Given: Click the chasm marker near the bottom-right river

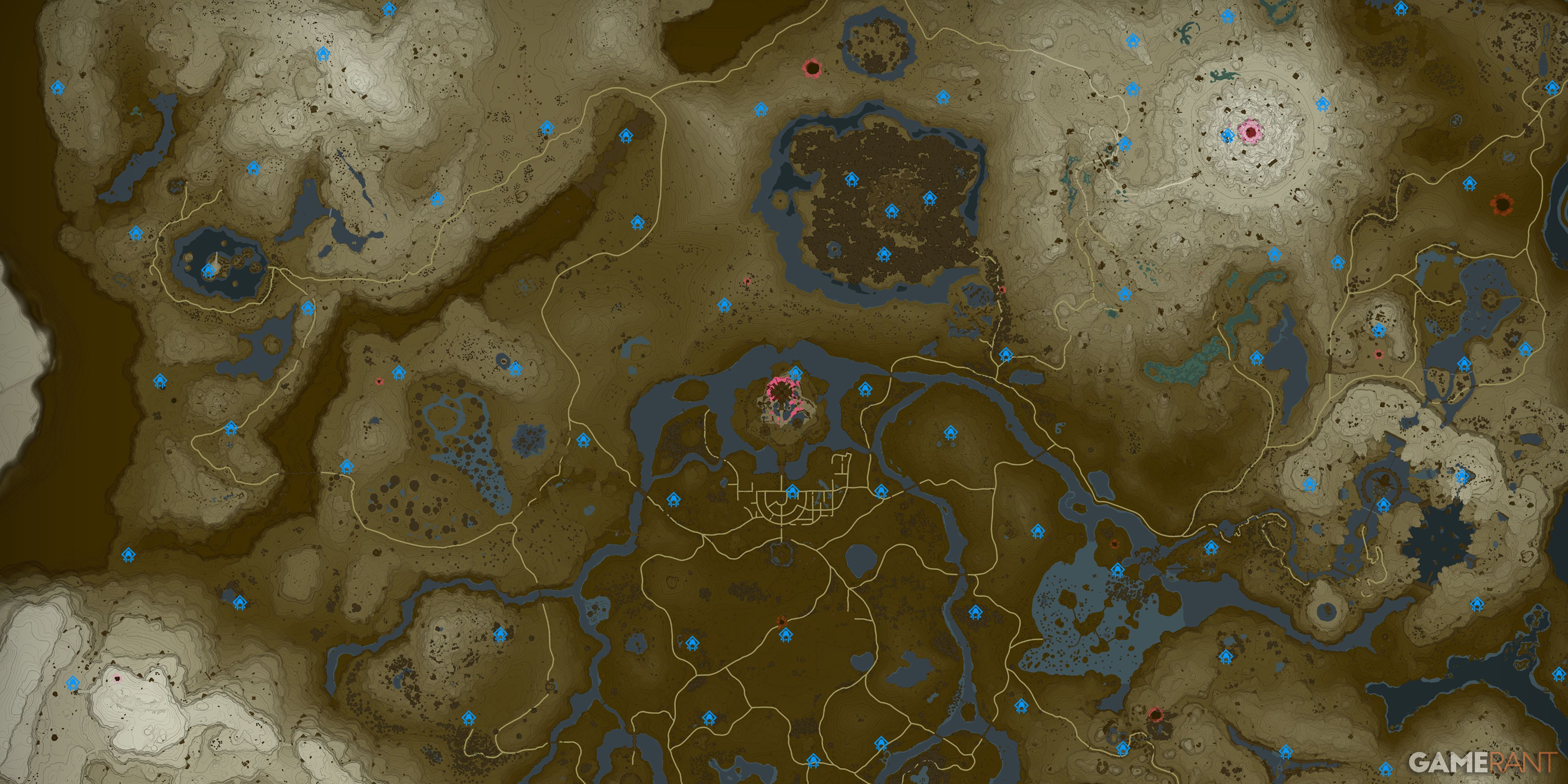Looking at the screenshot, I should tap(1156, 714).
